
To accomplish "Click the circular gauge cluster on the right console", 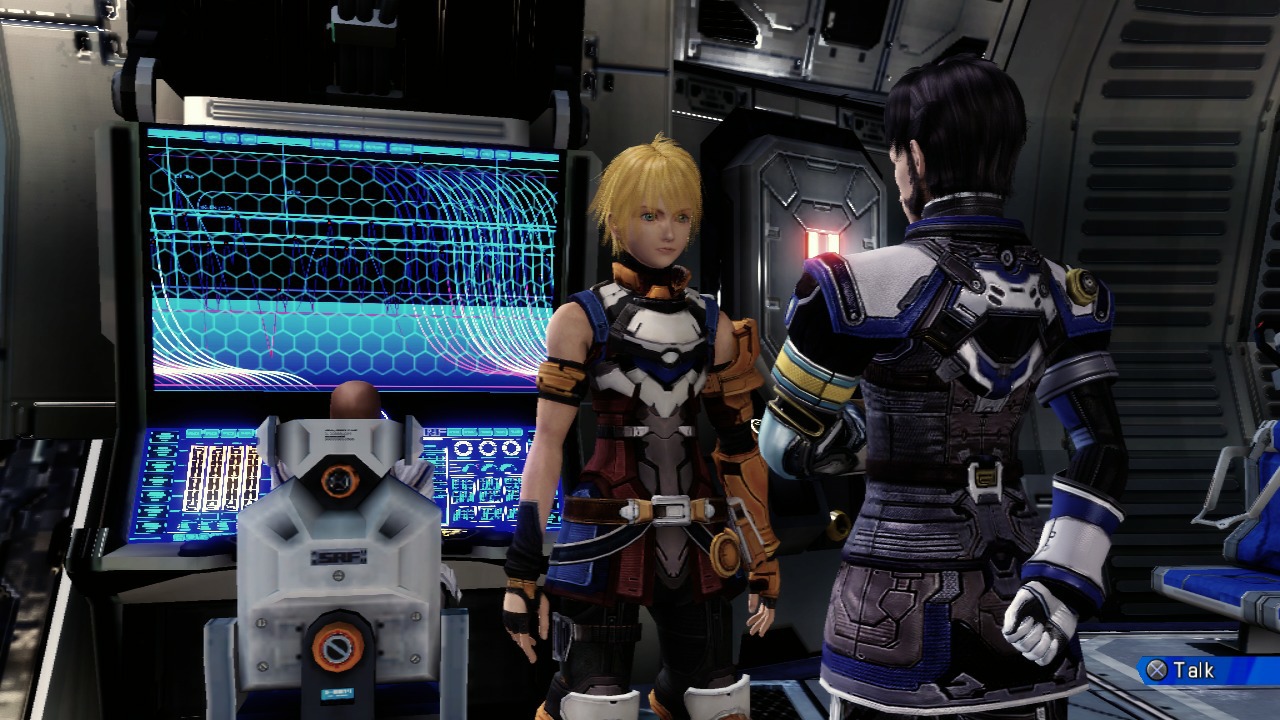I will pos(487,448).
